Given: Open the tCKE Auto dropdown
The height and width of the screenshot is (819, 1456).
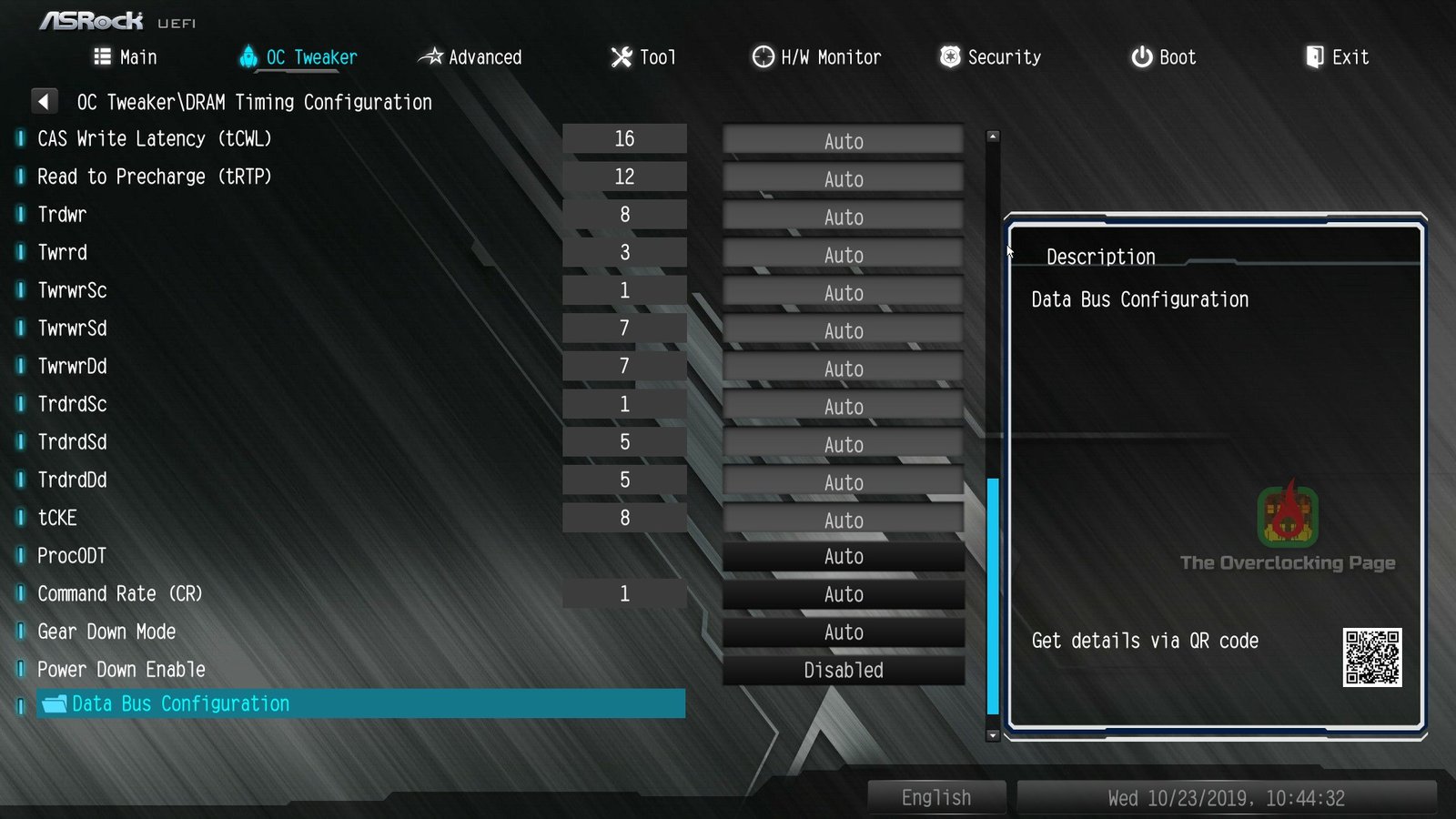Looking at the screenshot, I should [x=842, y=520].
